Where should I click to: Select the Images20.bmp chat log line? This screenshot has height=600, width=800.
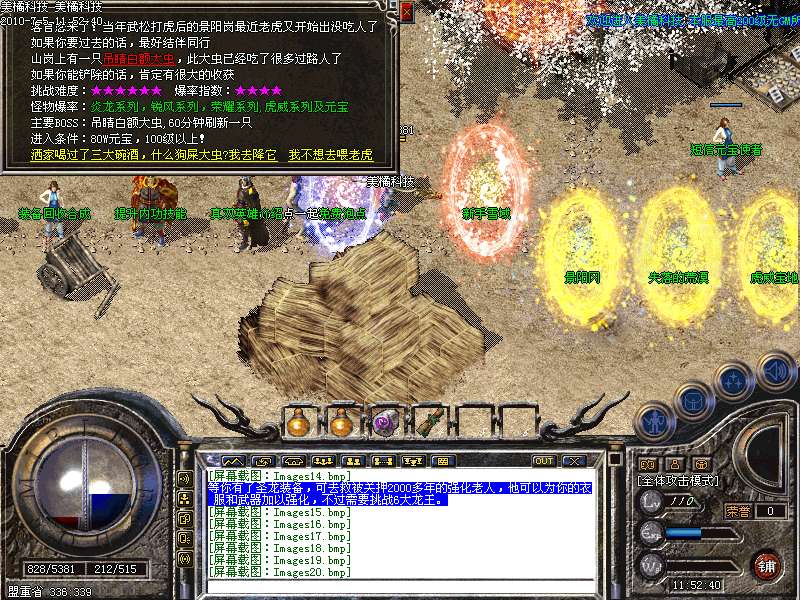(x=280, y=572)
